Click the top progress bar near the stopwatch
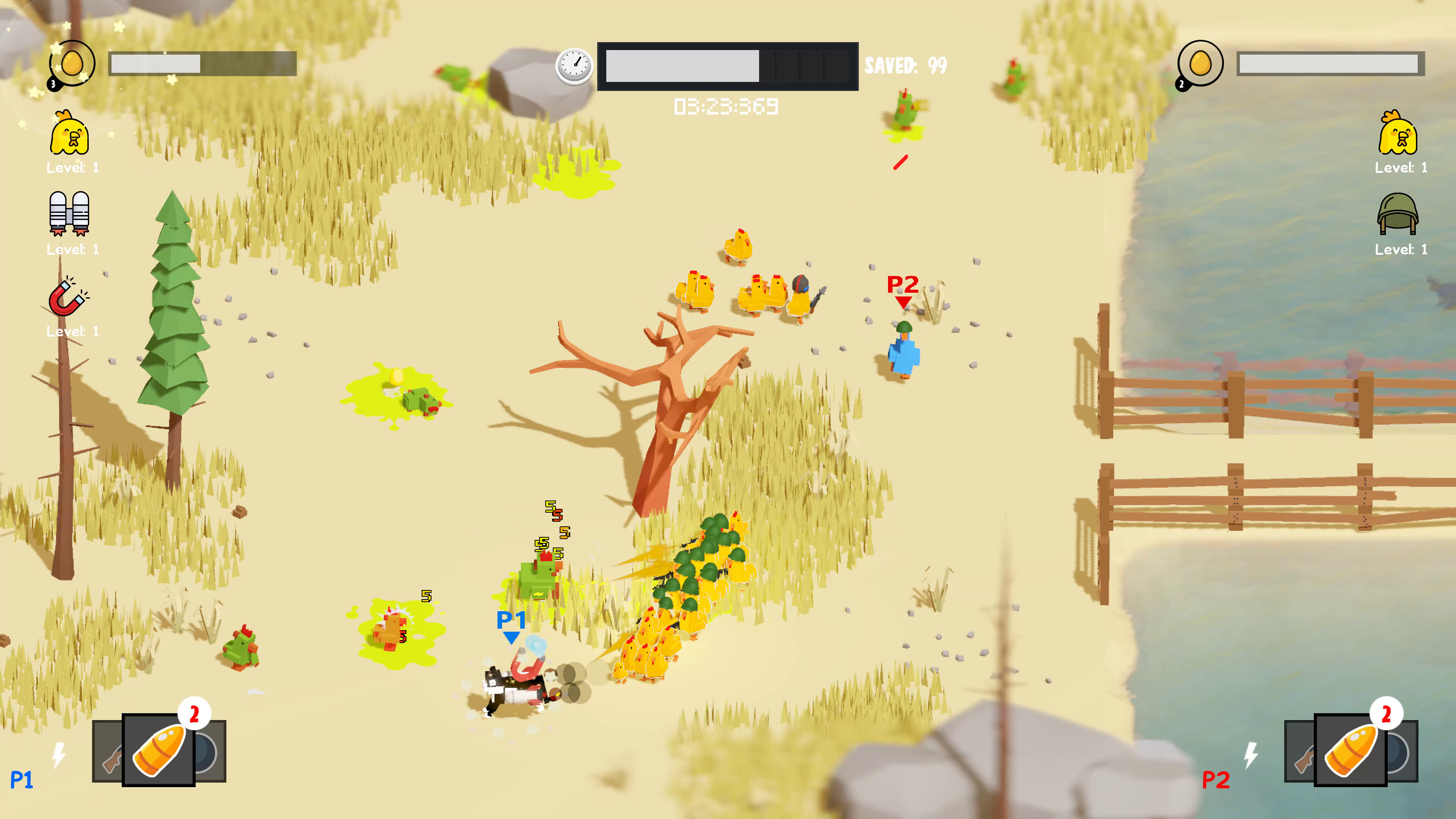1456x819 pixels. pyautogui.click(x=729, y=66)
